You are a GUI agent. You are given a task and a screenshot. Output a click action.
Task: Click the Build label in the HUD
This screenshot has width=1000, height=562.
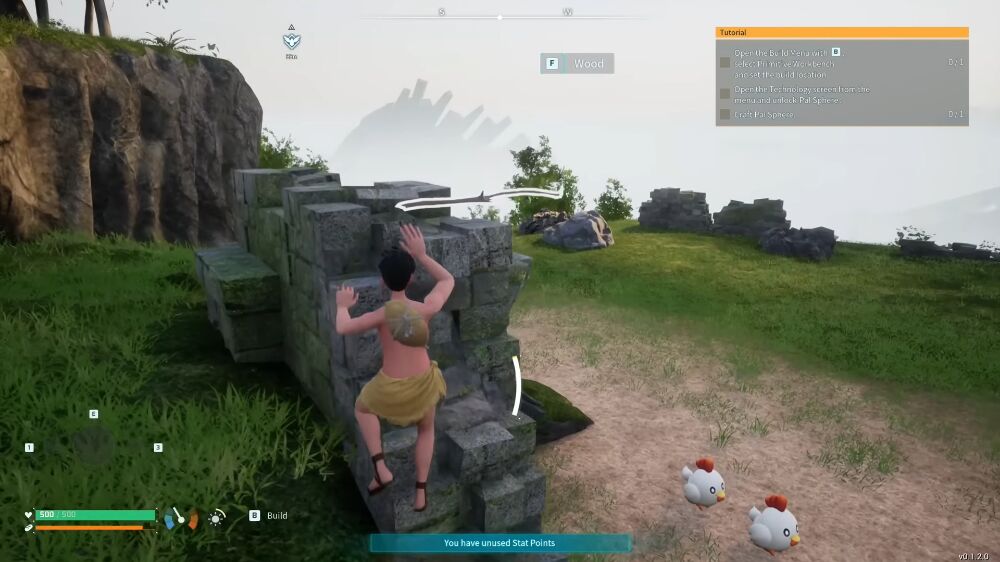pyautogui.click(x=277, y=516)
